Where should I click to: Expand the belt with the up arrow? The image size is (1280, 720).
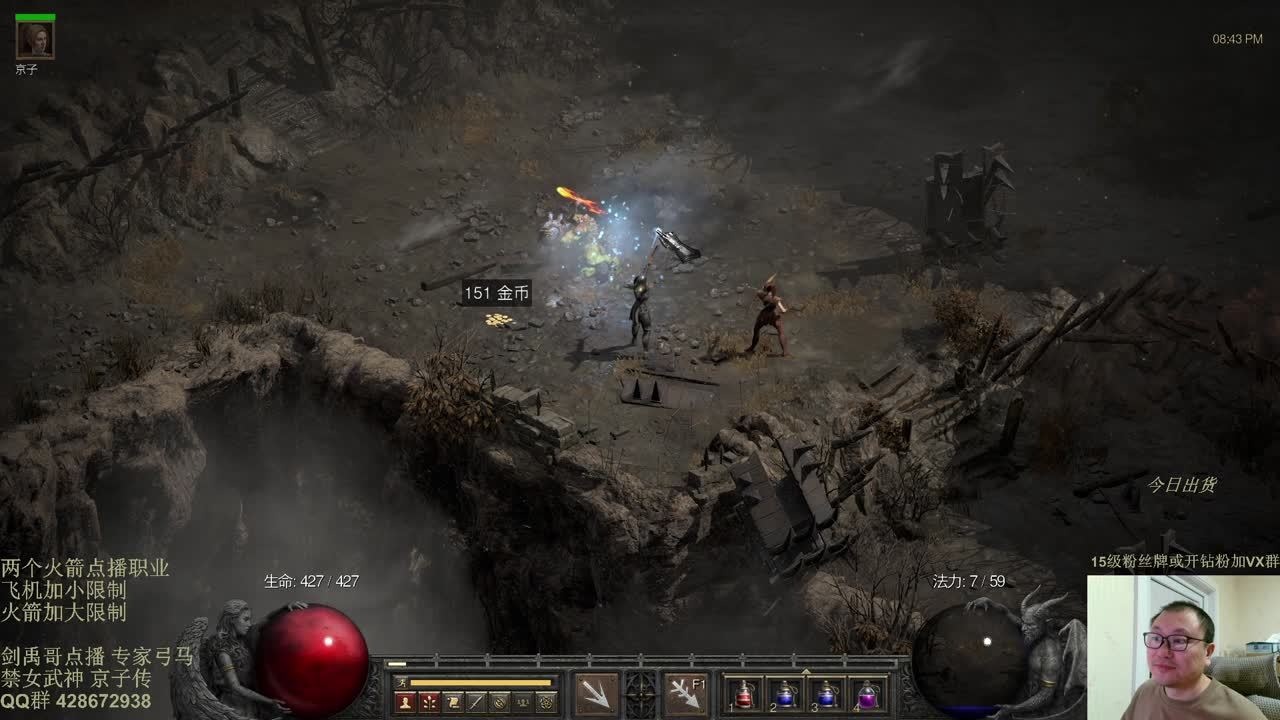[806, 671]
